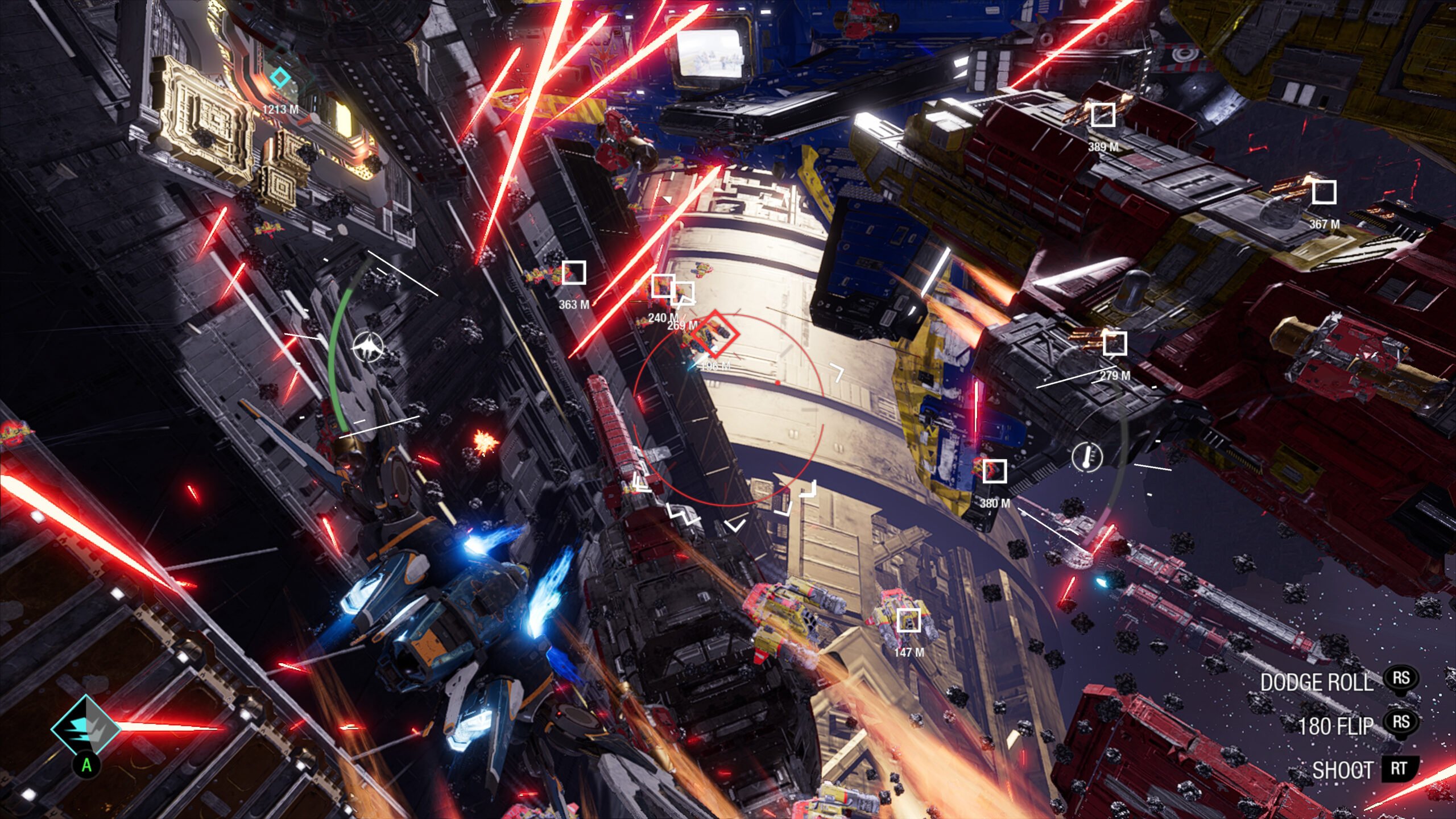
Task: Pick the nearby enemy marker at 147 M
Action: click(908, 620)
